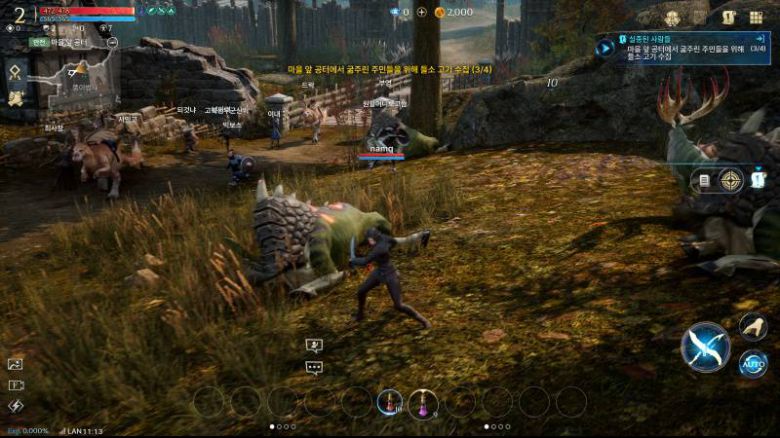Use the red health potion slot
The image size is (780, 438).
[389, 402]
